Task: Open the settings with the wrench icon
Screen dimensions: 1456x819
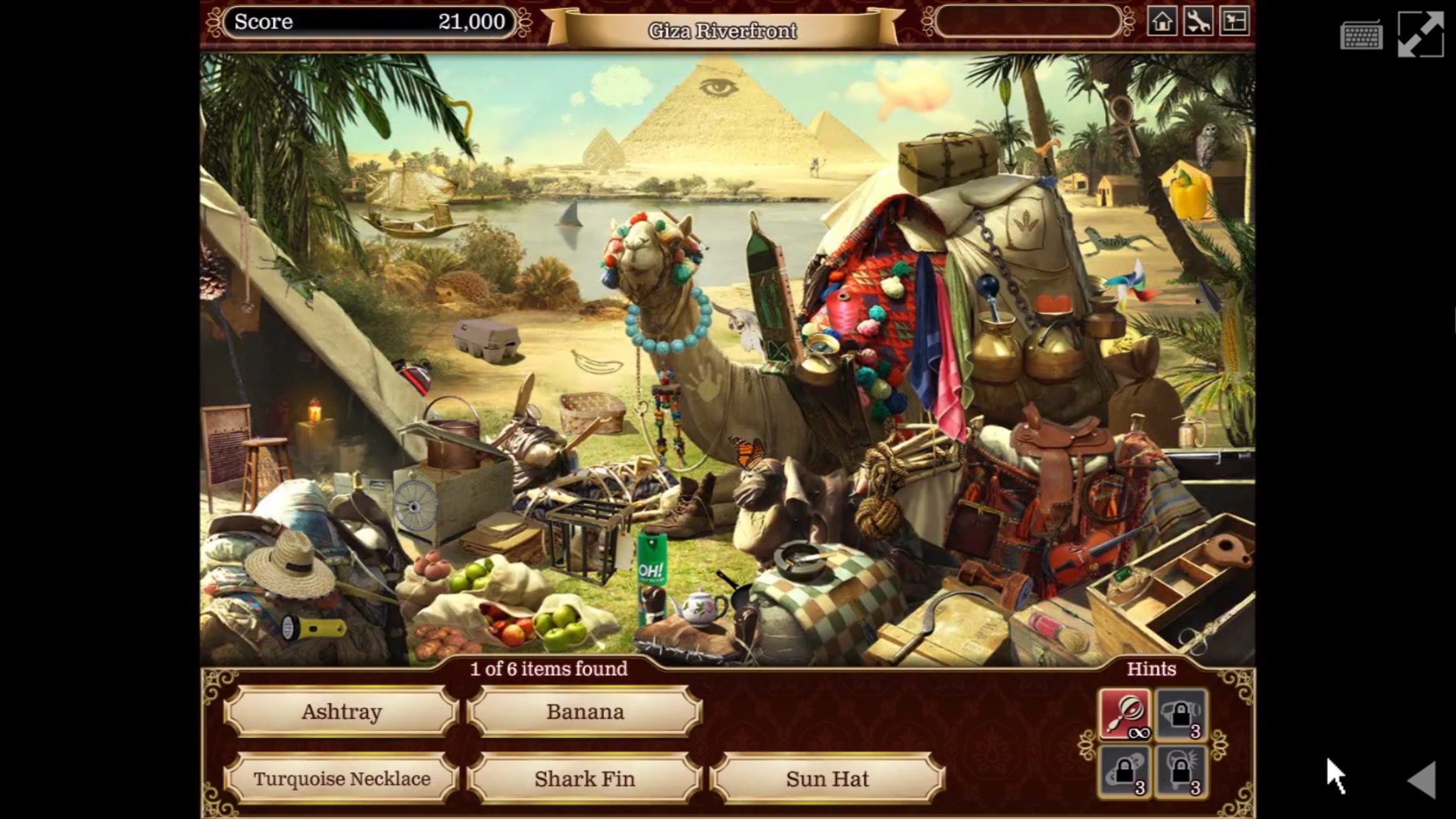Action: click(x=1198, y=22)
